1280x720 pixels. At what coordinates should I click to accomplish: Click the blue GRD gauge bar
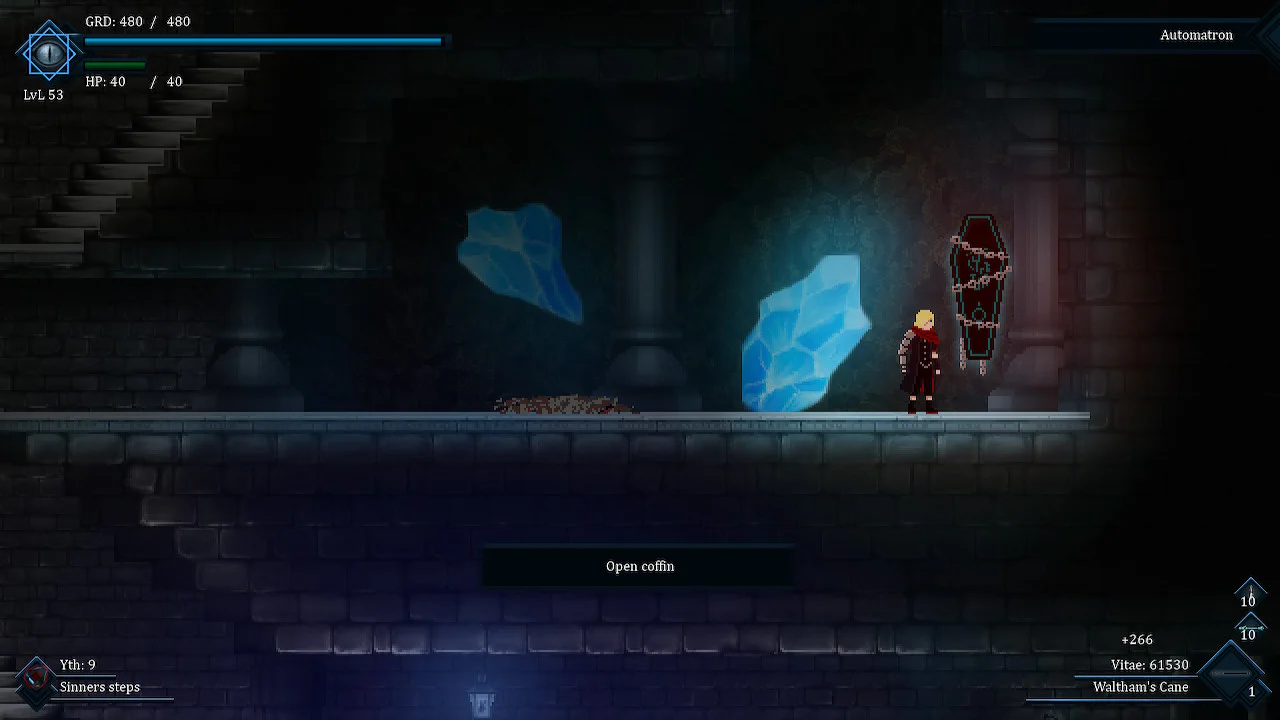point(263,41)
